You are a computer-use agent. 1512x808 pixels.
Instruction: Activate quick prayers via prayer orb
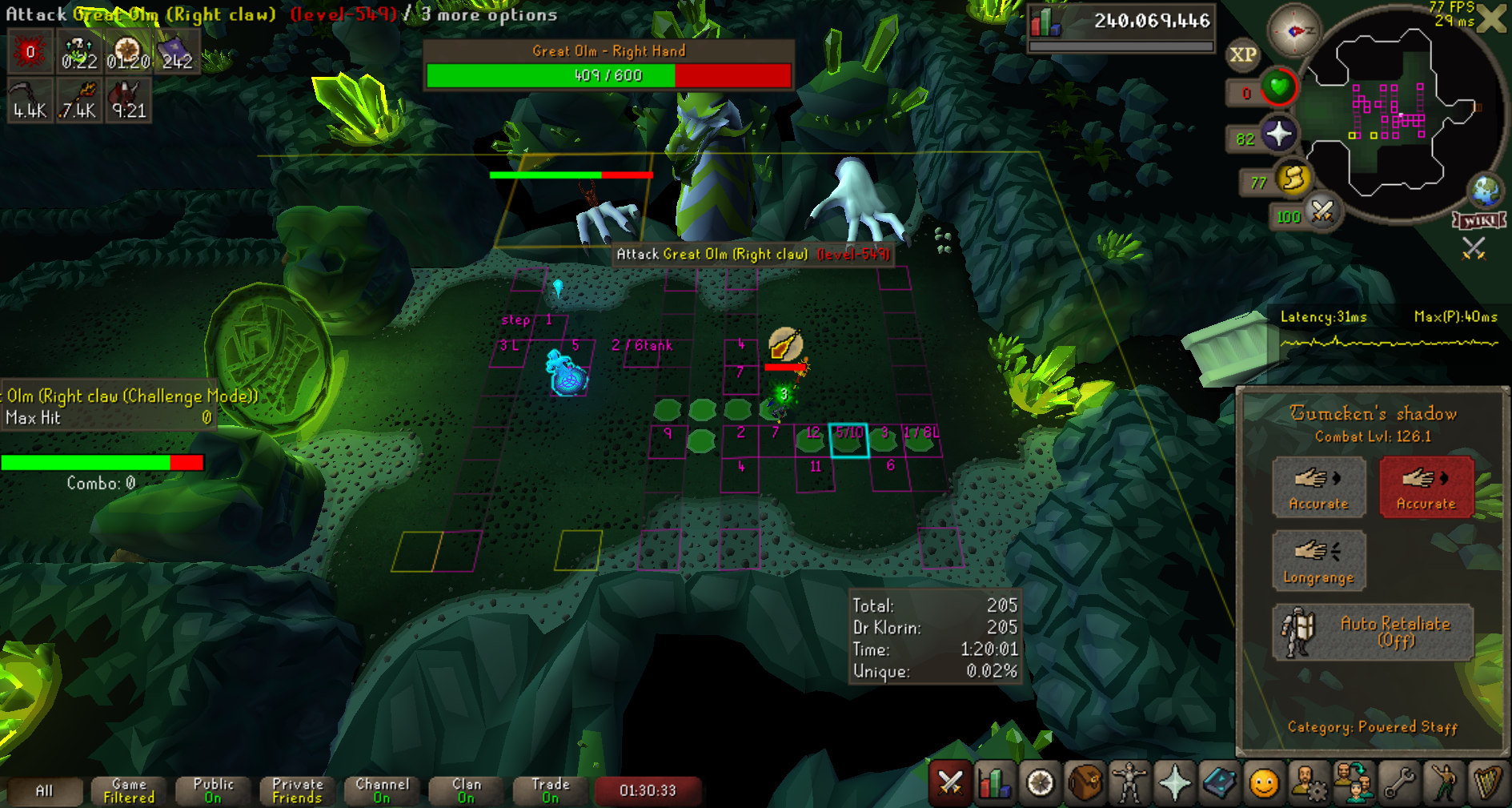point(1278,135)
